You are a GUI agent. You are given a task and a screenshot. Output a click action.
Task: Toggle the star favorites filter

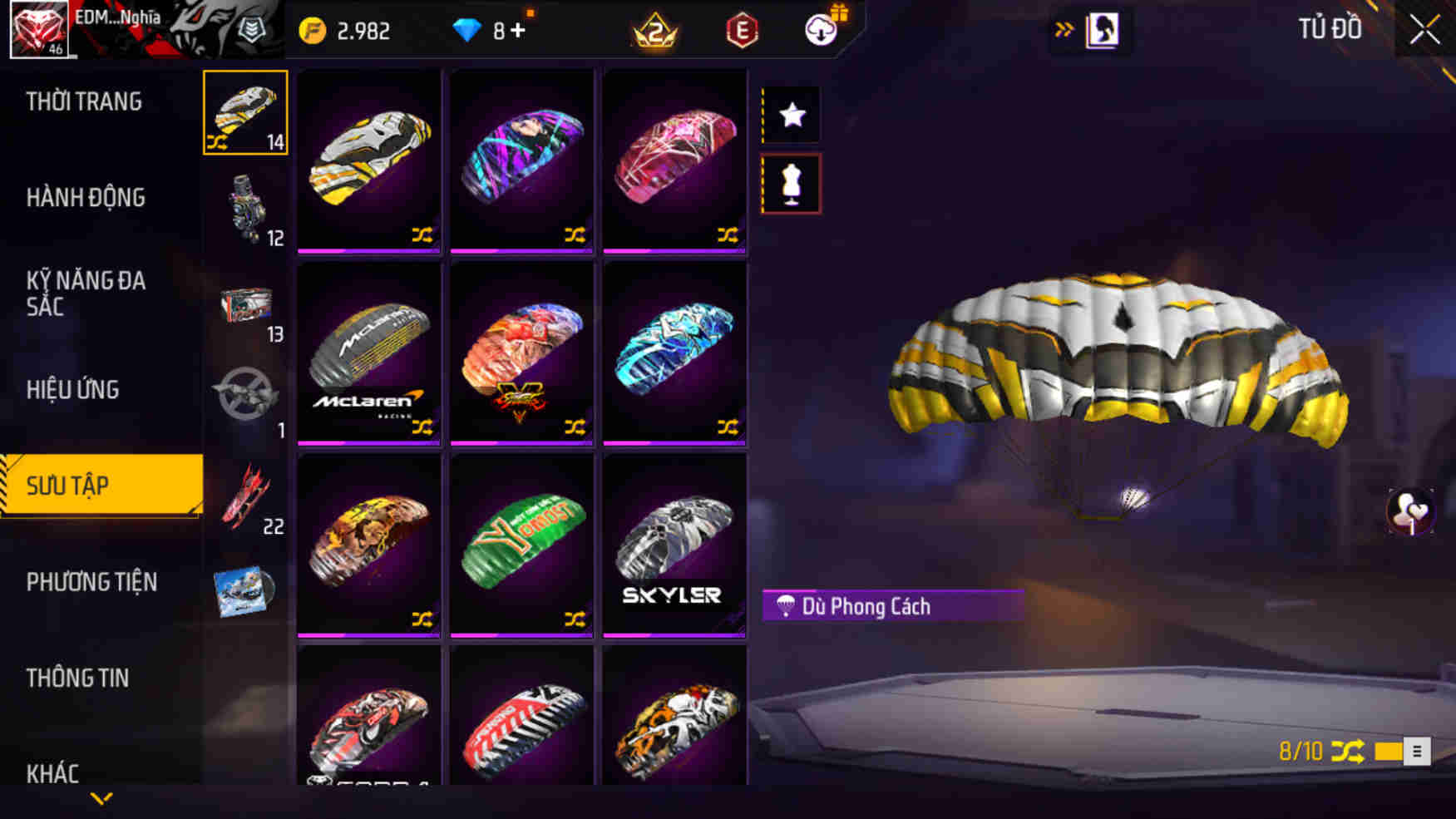pyautogui.click(x=790, y=115)
